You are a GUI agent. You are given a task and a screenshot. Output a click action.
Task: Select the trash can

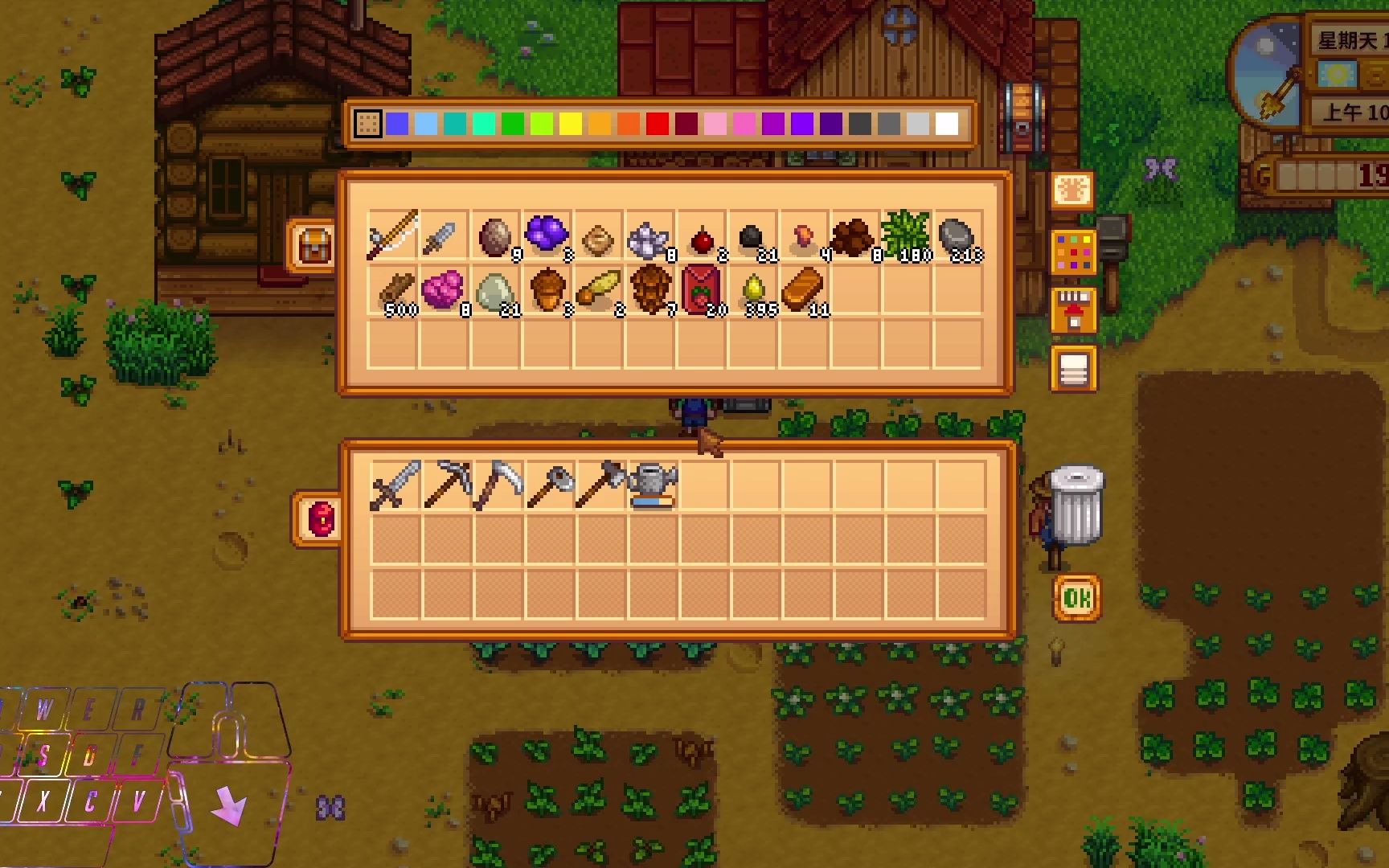click(x=1076, y=505)
